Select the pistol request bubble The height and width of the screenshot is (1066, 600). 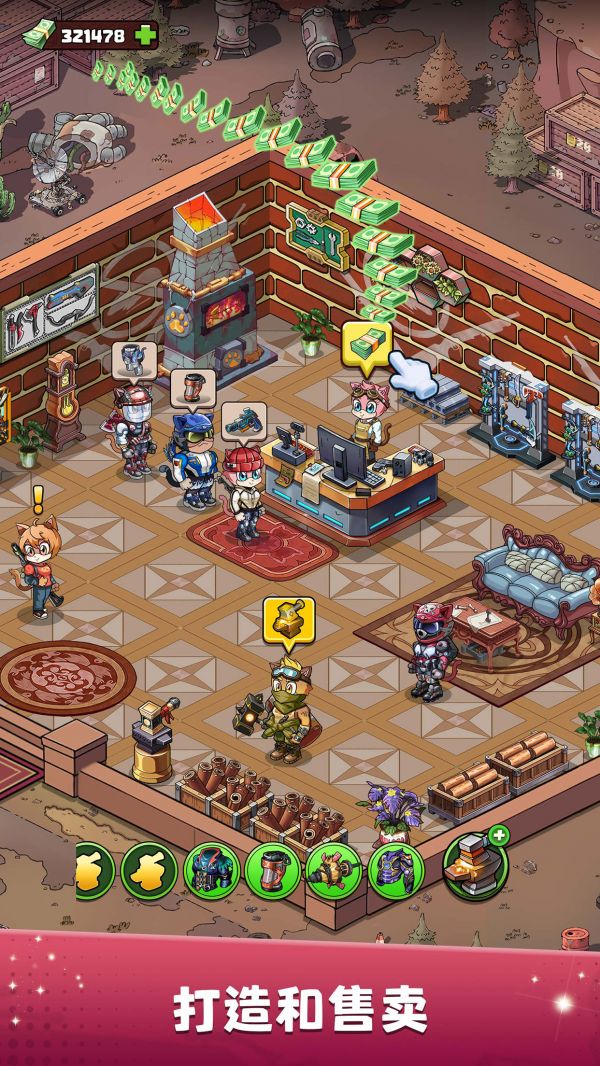coord(240,421)
